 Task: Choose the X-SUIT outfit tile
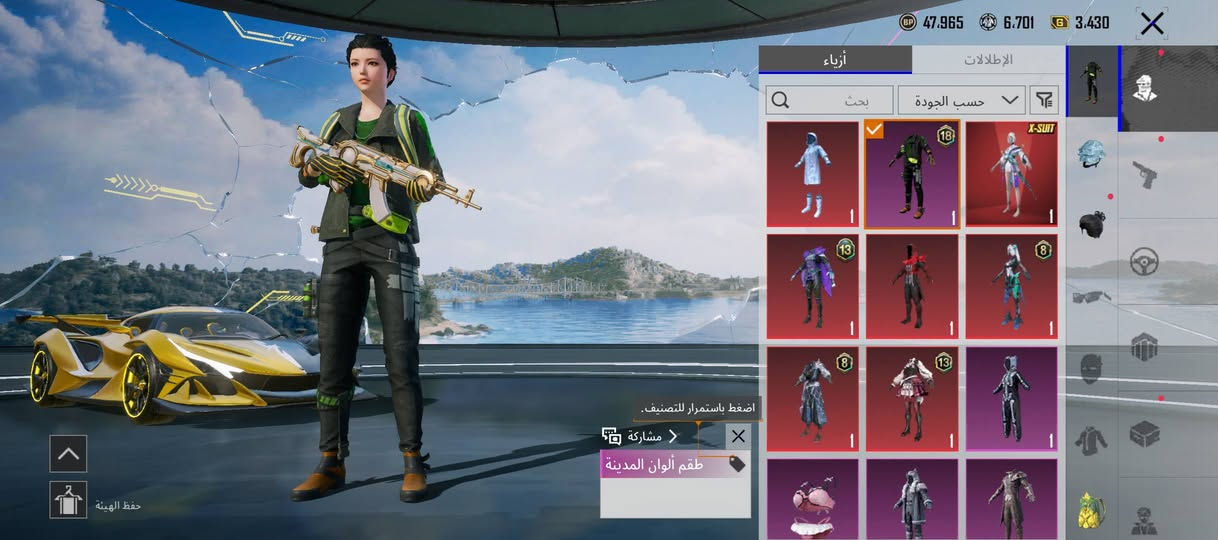point(1011,175)
